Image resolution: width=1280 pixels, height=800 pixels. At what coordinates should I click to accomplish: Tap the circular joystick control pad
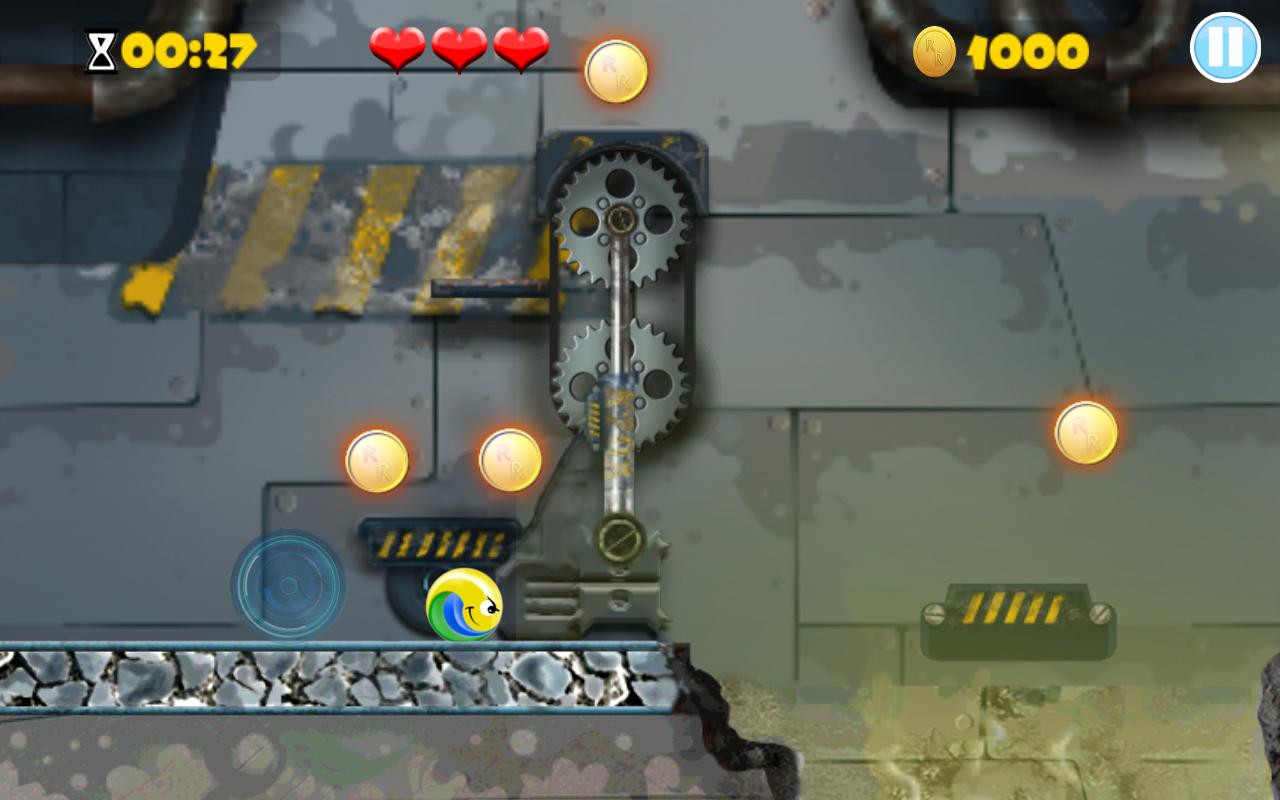(x=290, y=585)
